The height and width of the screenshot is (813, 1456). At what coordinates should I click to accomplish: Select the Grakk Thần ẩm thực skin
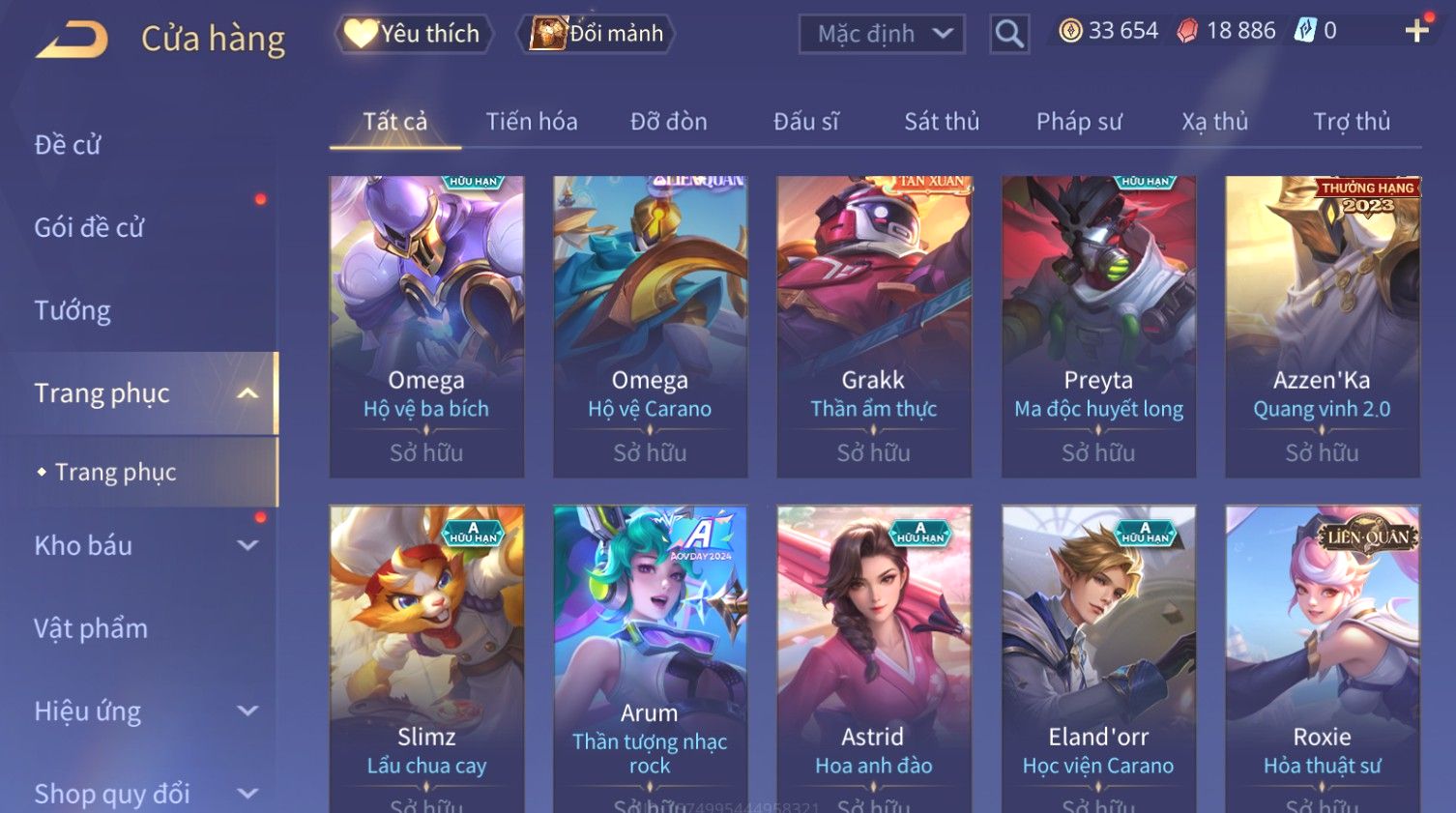[874, 326]
